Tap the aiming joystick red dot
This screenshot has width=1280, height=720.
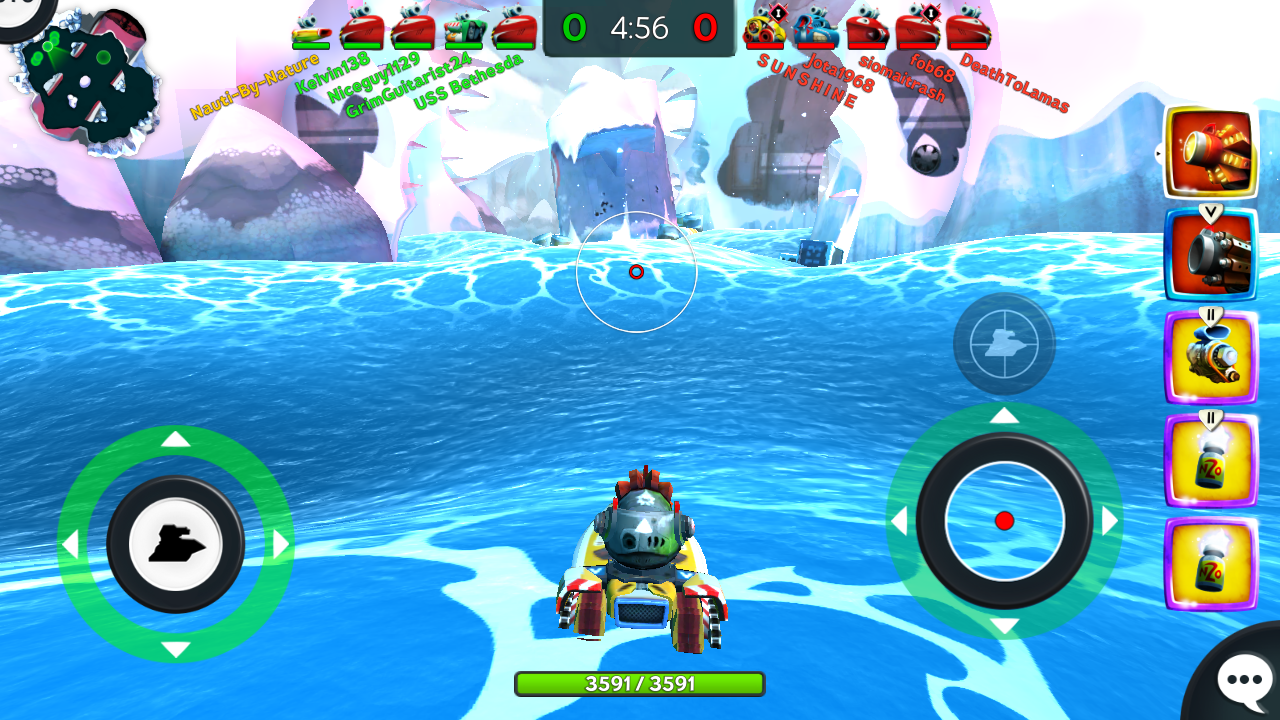pos(1005,520)
